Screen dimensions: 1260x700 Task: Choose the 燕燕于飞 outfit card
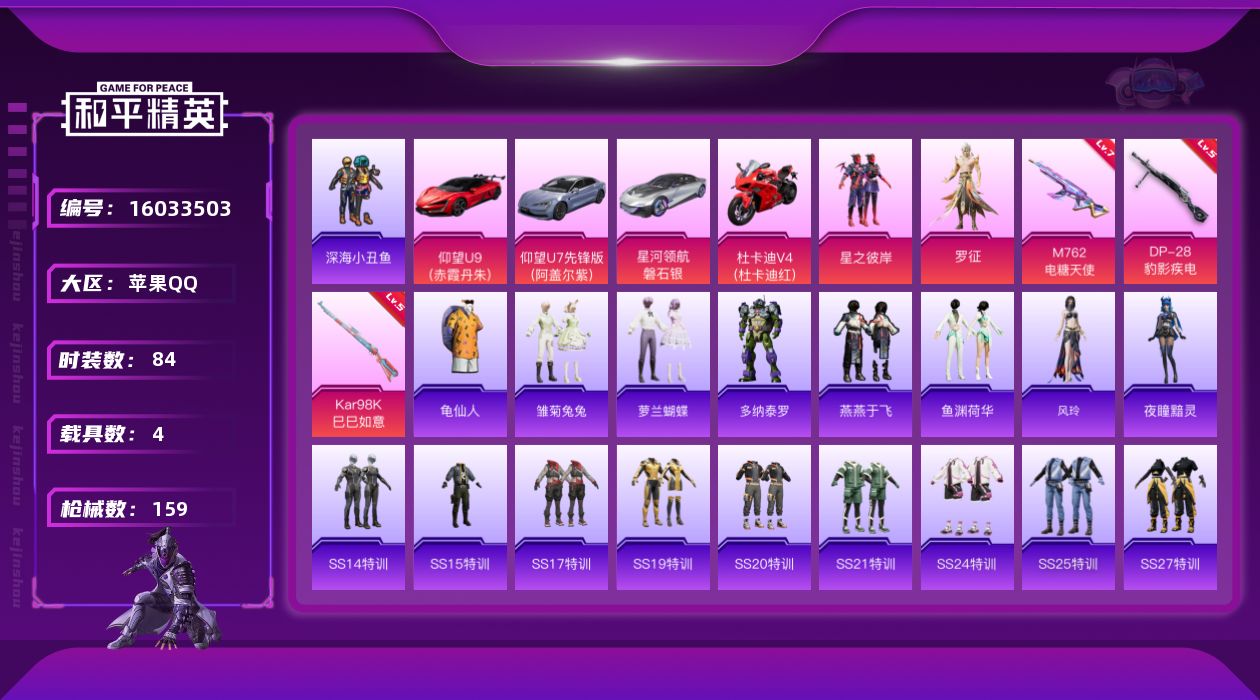pos(865,364)
